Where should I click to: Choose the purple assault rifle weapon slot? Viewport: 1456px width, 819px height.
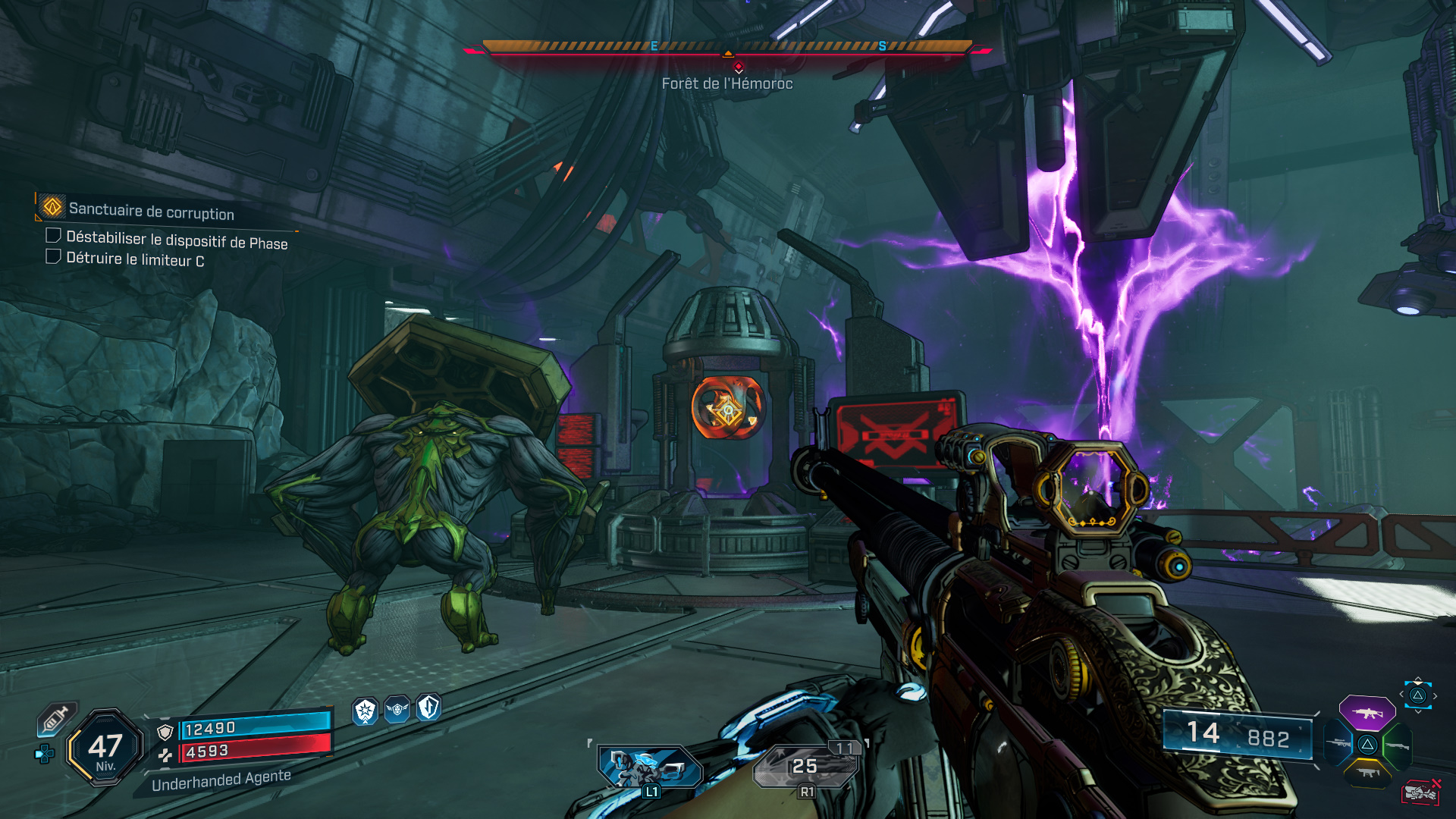1367,714
